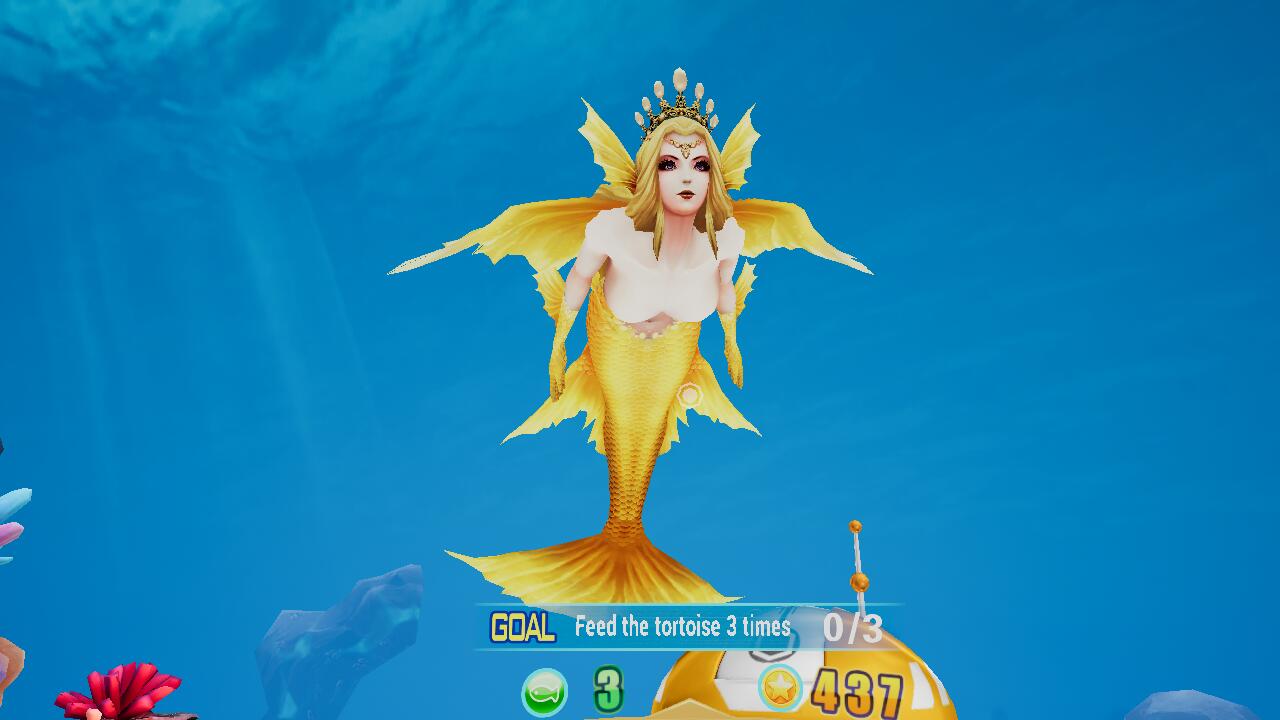This screenshot has width=1280, height=720.
Task: Click the pearl crown on the mermaid
Action: [x=673, y=103]
